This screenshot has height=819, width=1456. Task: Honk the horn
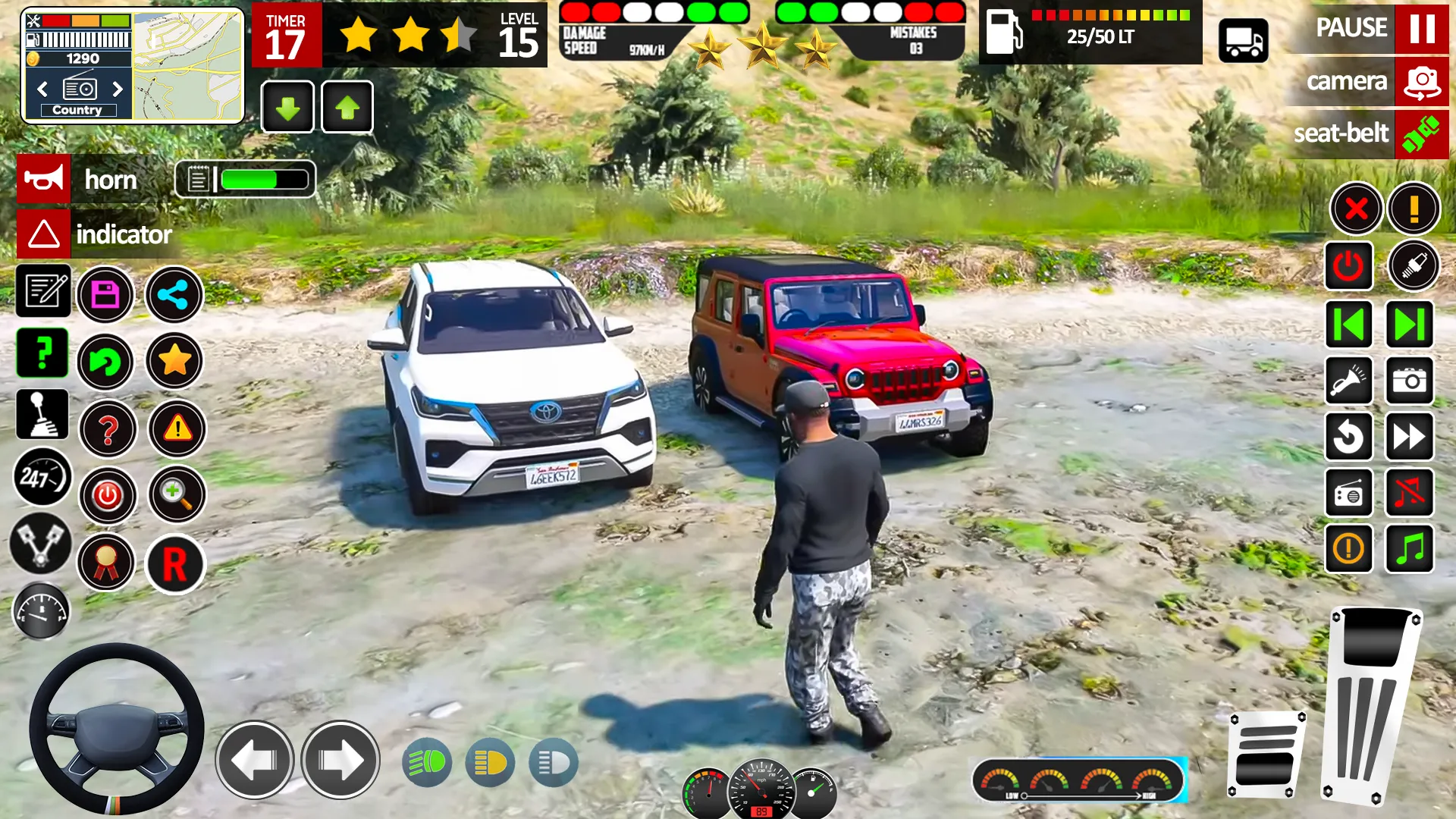[x=44, y=180]
